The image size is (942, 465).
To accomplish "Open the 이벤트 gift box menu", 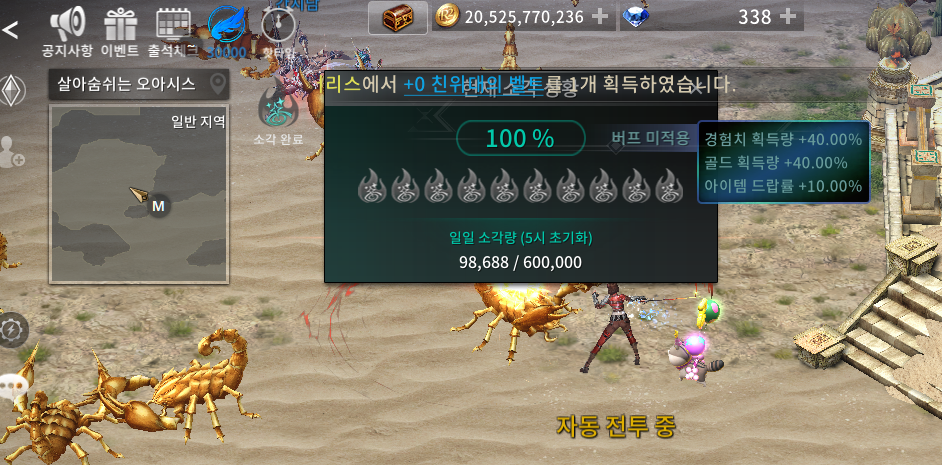I will 120,29.
